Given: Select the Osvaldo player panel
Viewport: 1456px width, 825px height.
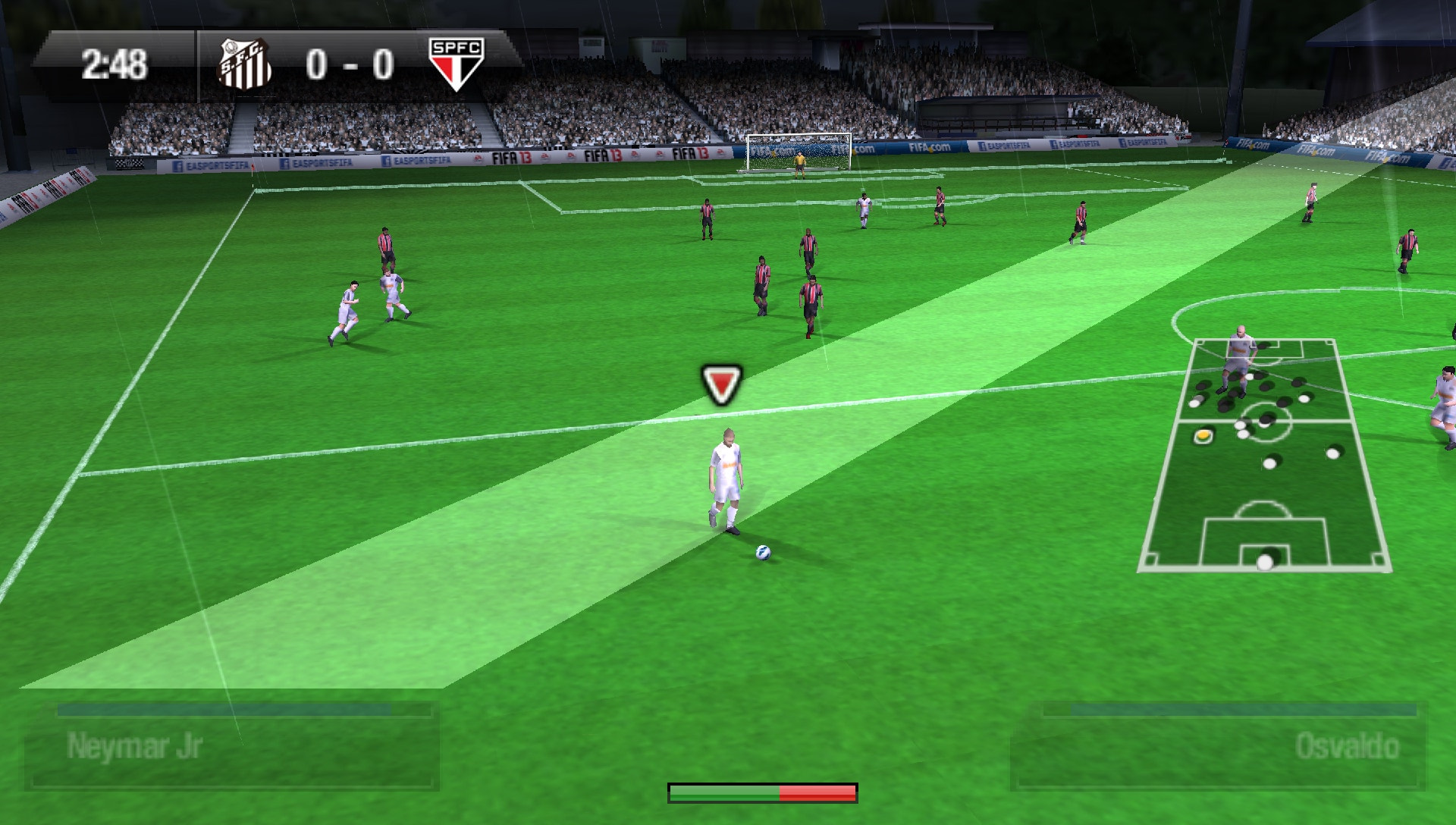Looking at the screenshot, I should [x=1217, y=747].
